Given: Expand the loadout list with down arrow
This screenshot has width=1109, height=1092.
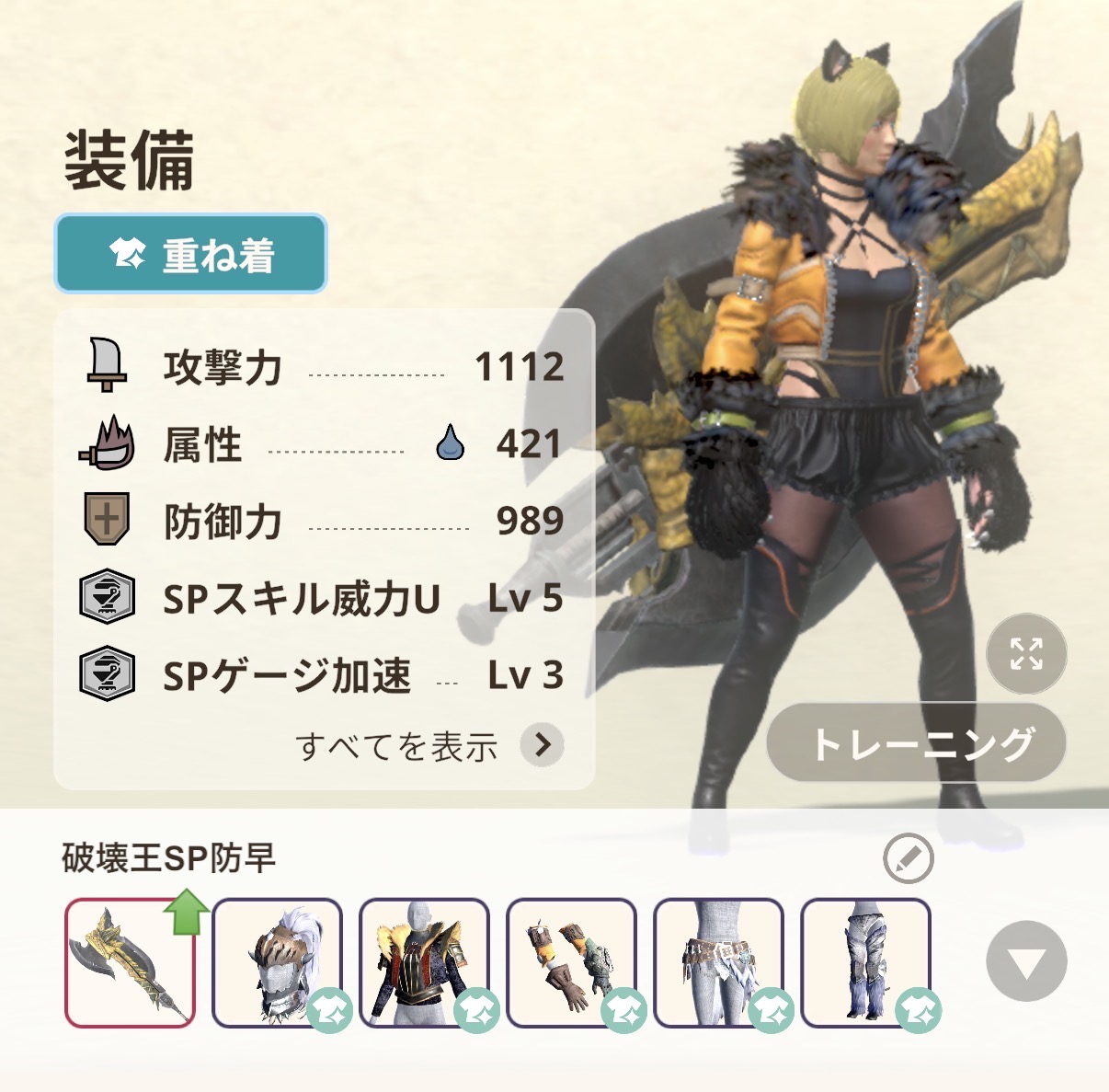Looking at the screenshot, I should point(1026,961).
